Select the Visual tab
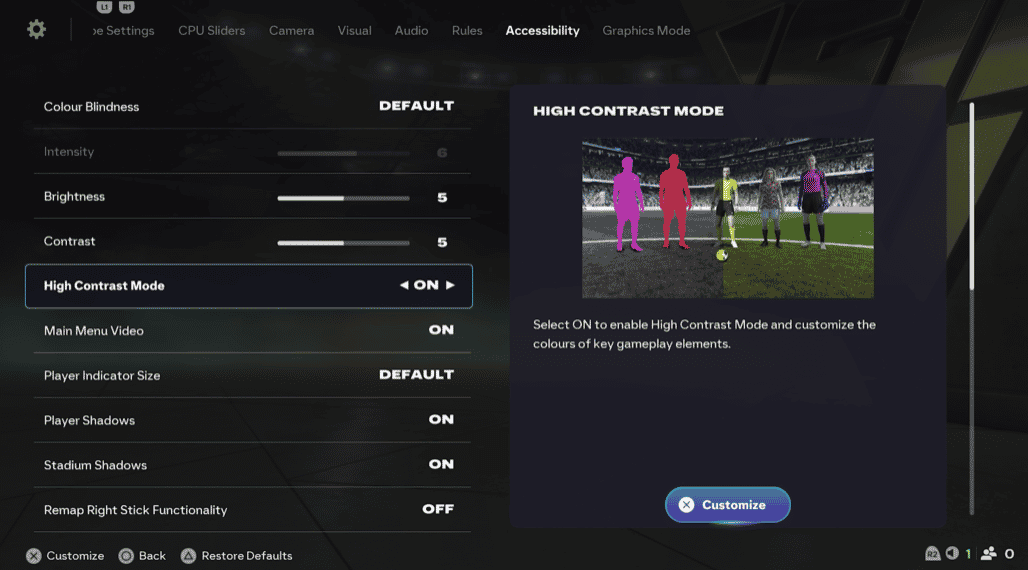The image size is (1028, 570). click(354, 31)
